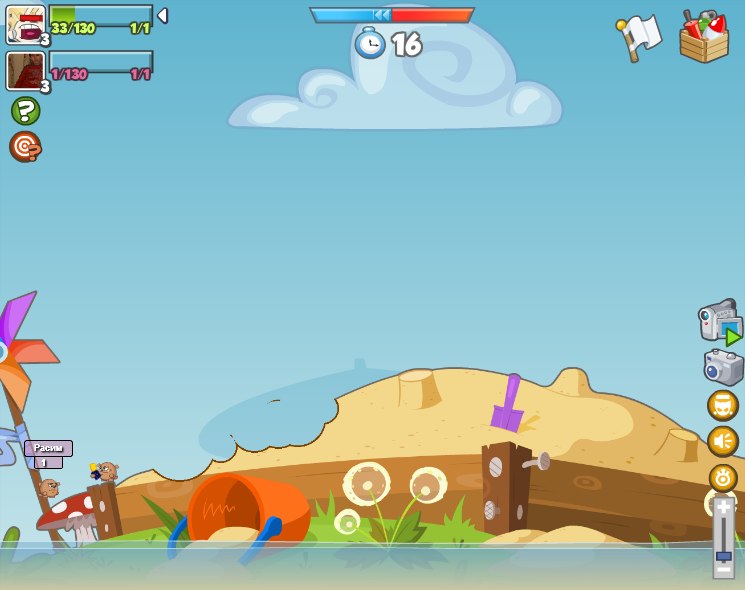Click the orange target hint button
The image size is (745, 590).
[x=25, y=147]
